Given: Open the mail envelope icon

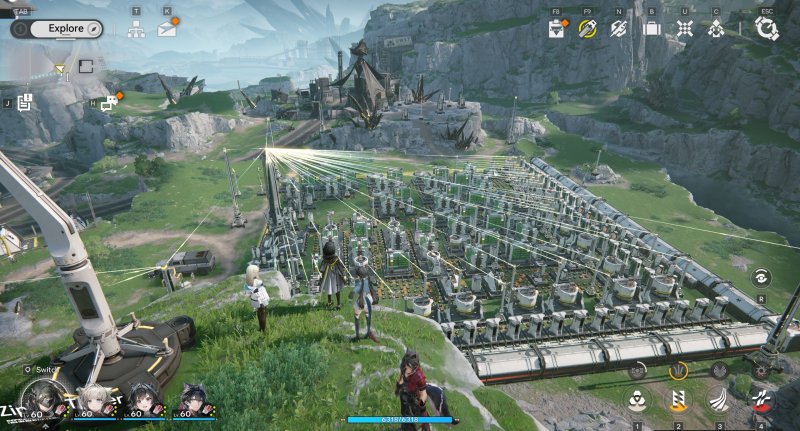Looking at the screenshot, I should pyautogui.click(x=166, y=29).
